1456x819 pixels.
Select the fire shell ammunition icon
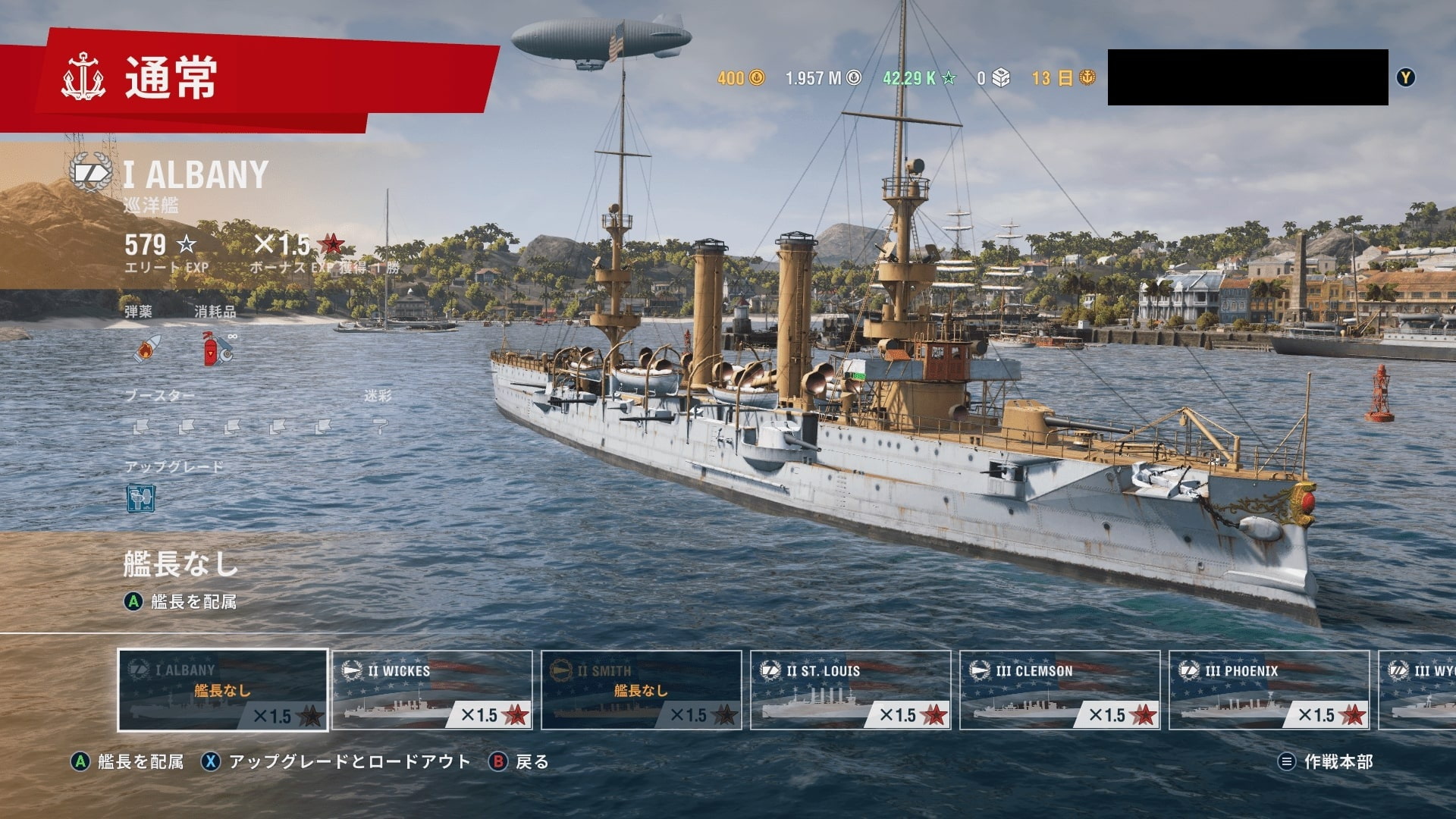click(146, 349)
